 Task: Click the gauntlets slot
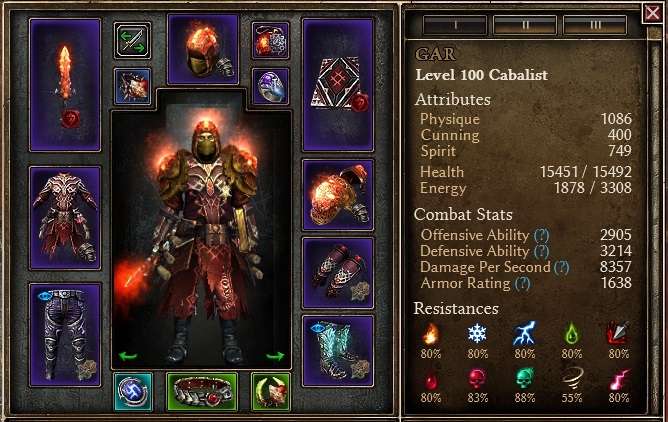tap(337, 272)
